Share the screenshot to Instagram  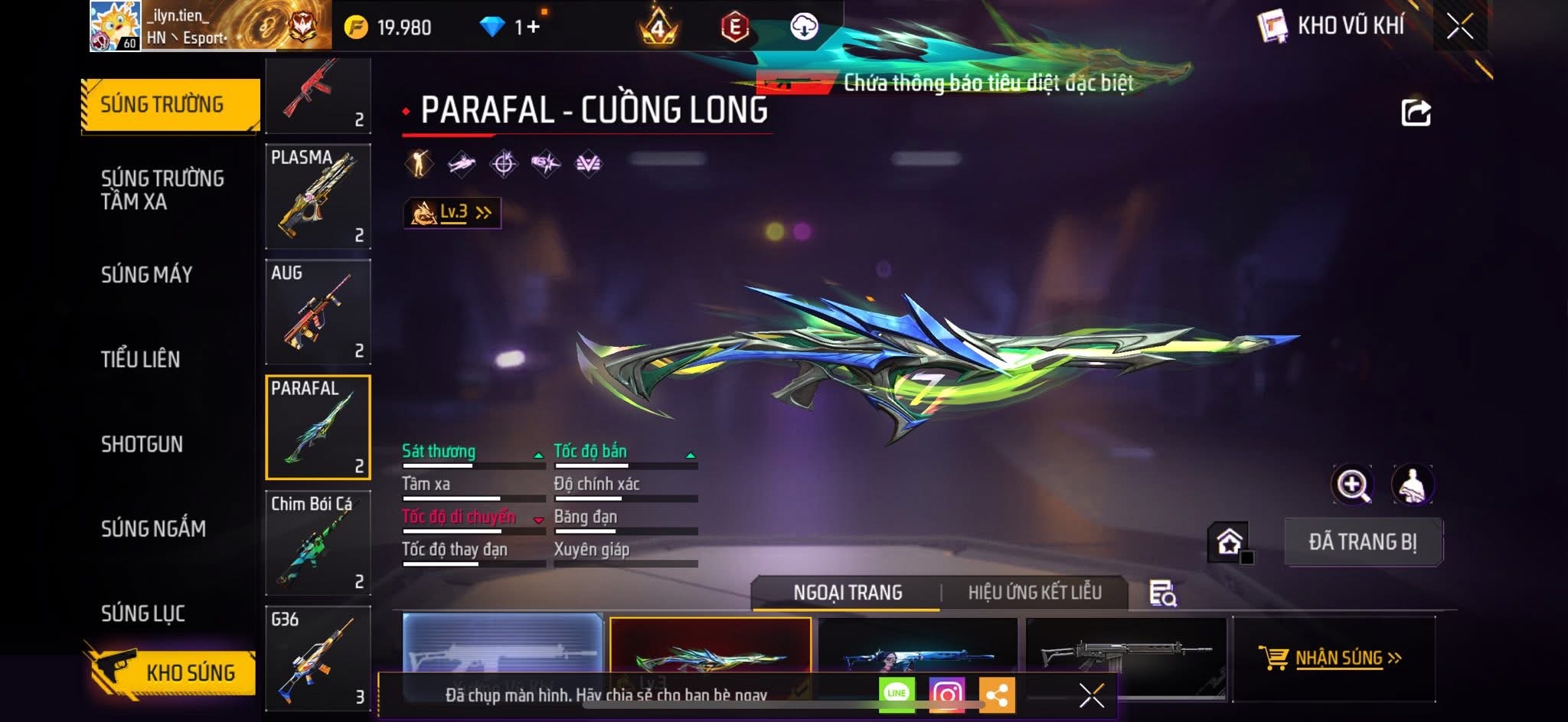[x=946, y=695]
